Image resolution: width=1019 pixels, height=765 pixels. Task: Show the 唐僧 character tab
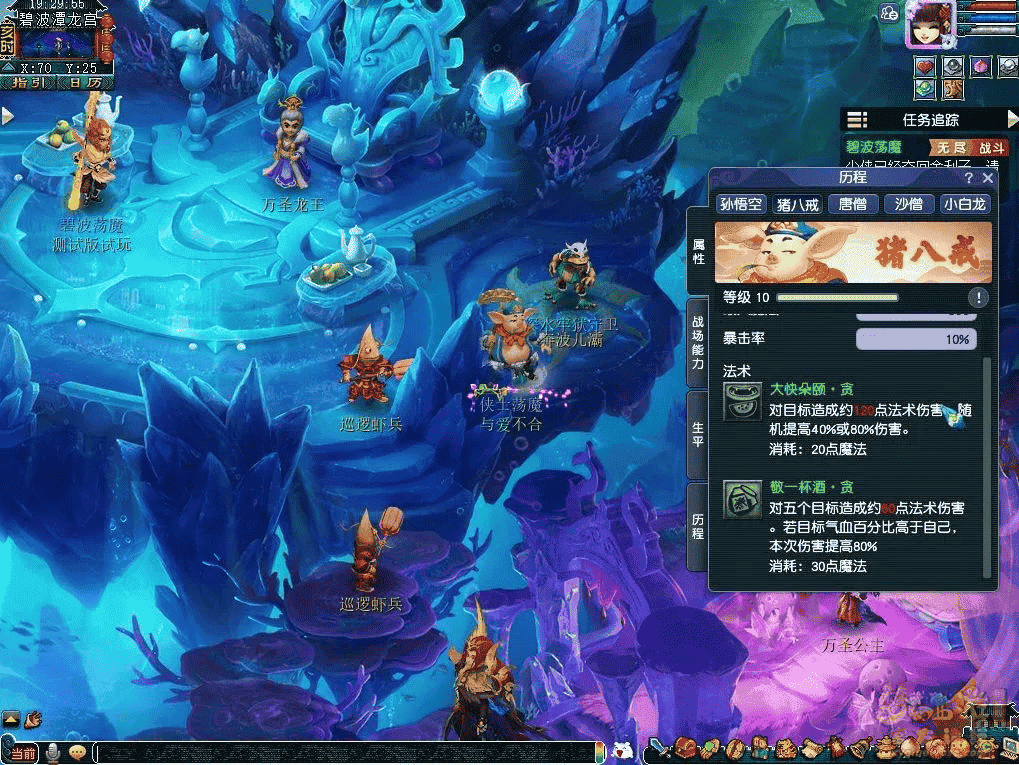853,204
